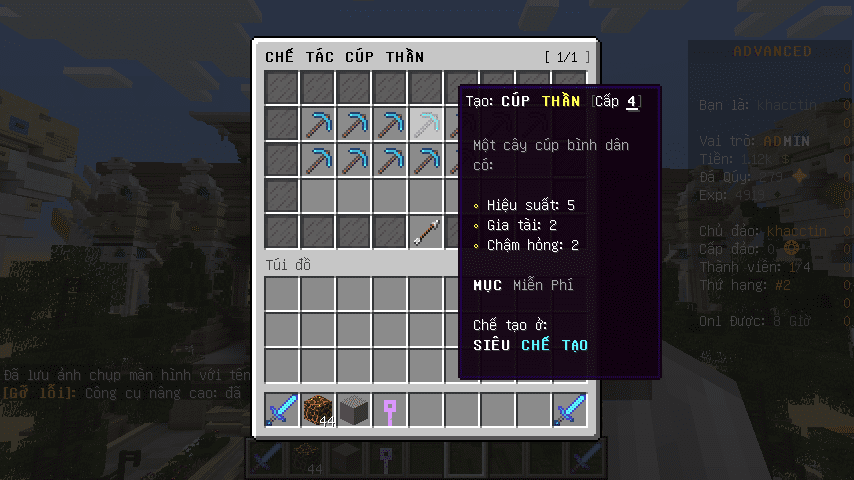Pick up the magma block stack of 44
Screen dimensions: 854x480
(x=318, y=410)
